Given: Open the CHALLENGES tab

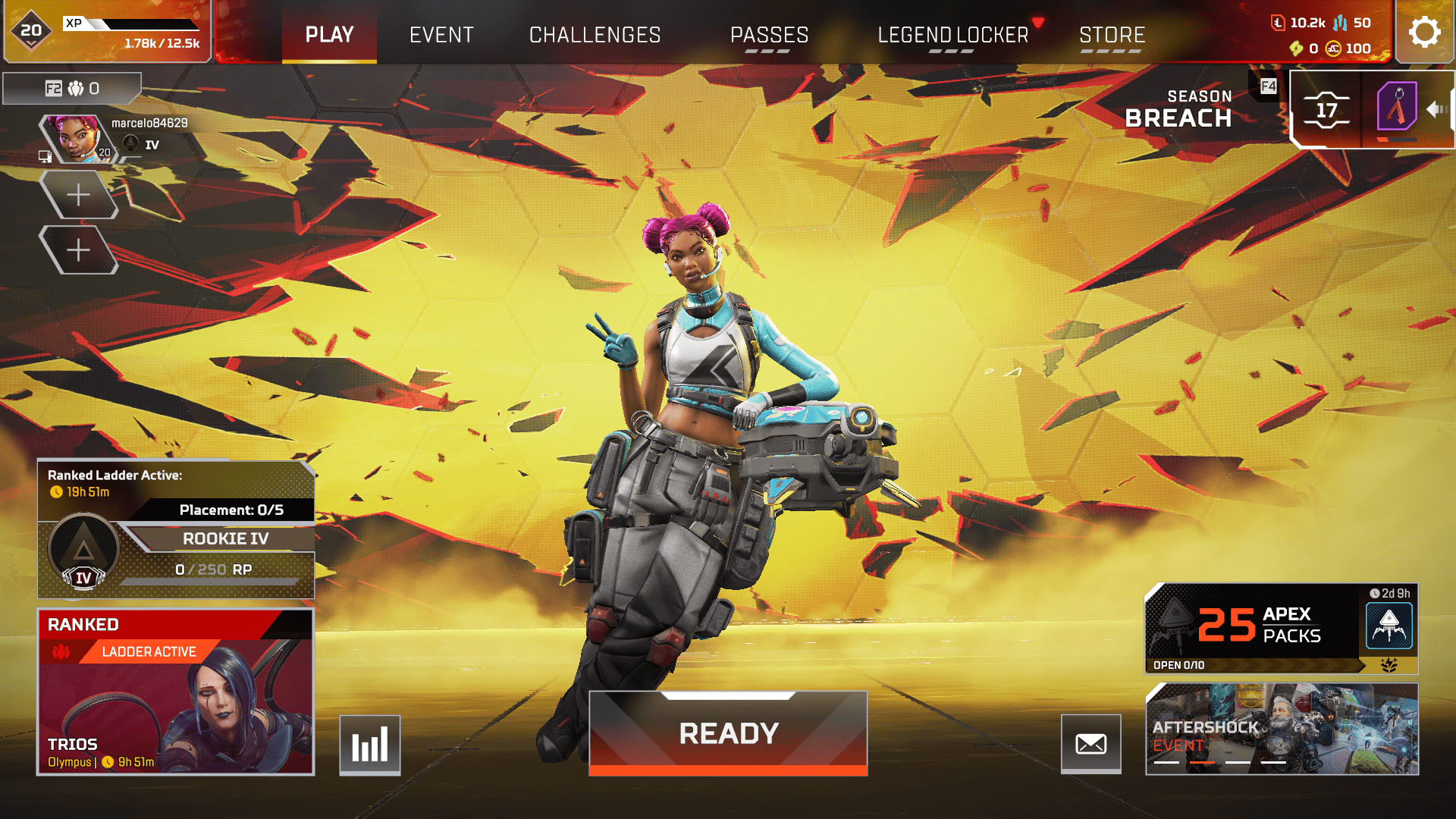Looking at the screenshot, I should click(595, 34).
